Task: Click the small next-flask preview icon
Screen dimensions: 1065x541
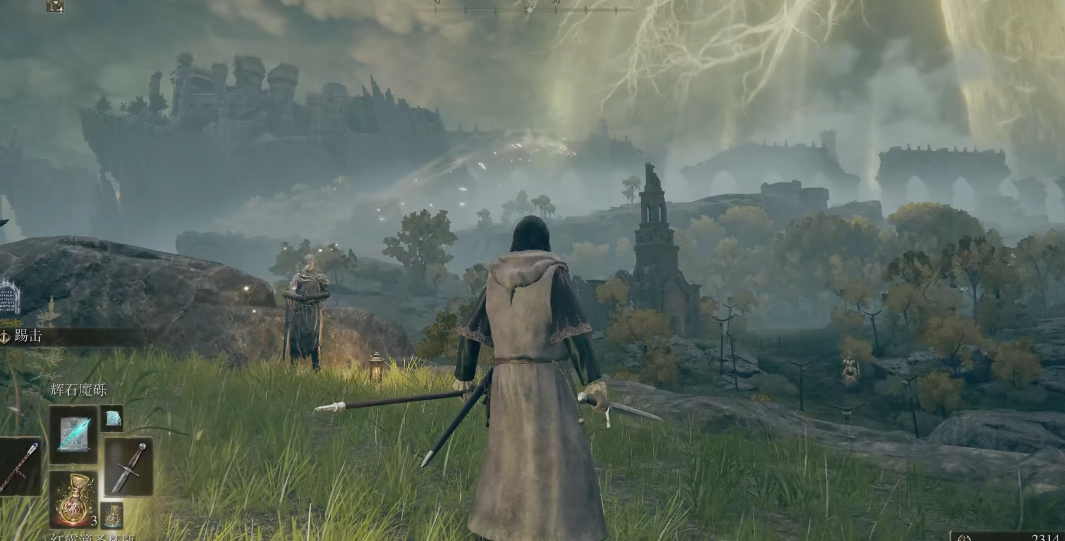Action: point(111,514)
